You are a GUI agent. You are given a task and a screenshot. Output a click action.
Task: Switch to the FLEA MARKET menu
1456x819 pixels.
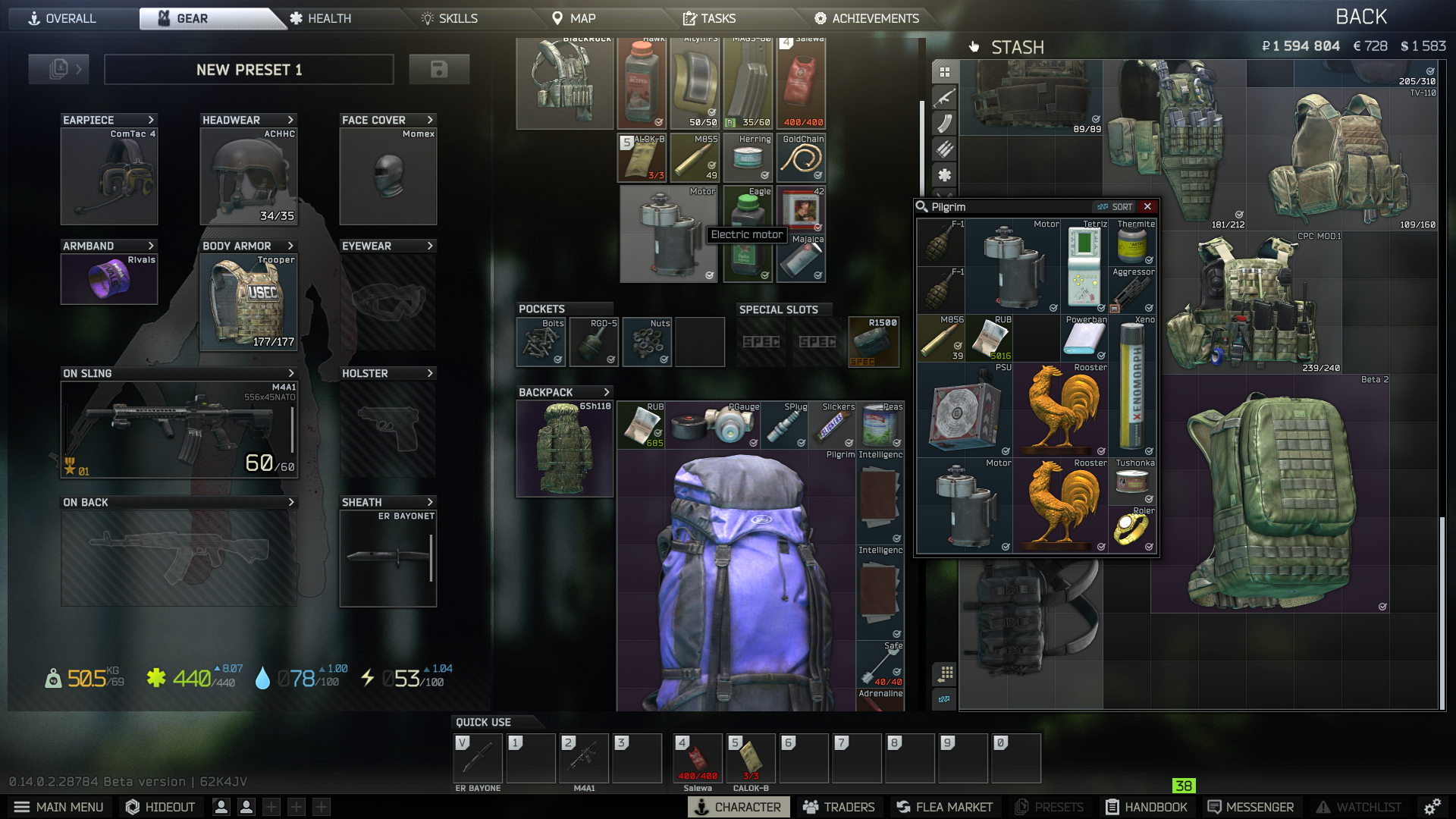[944, 807]
